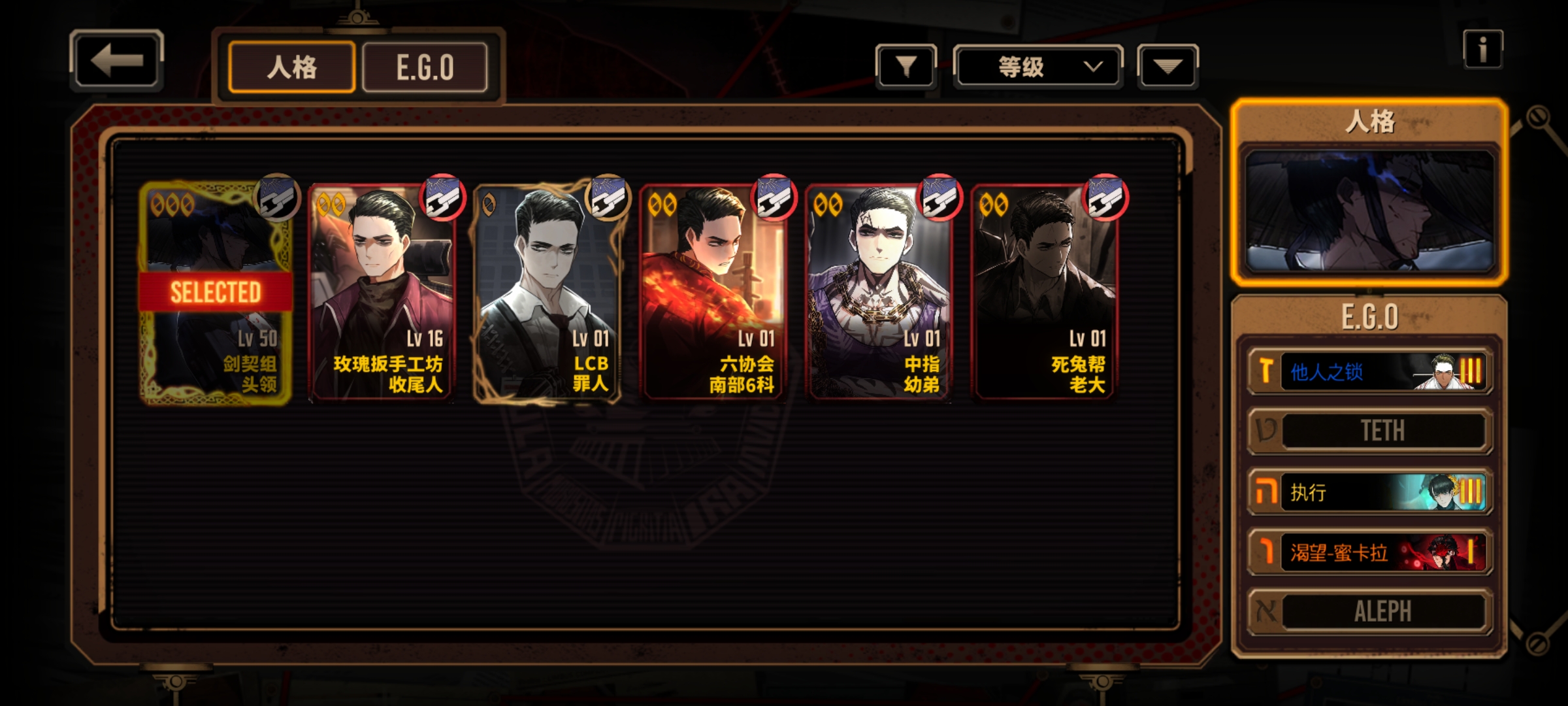Screen dimensions: 1568x706
Task: Choose the 中指幼弟 identity card
Action: click(x=879, y=294)
